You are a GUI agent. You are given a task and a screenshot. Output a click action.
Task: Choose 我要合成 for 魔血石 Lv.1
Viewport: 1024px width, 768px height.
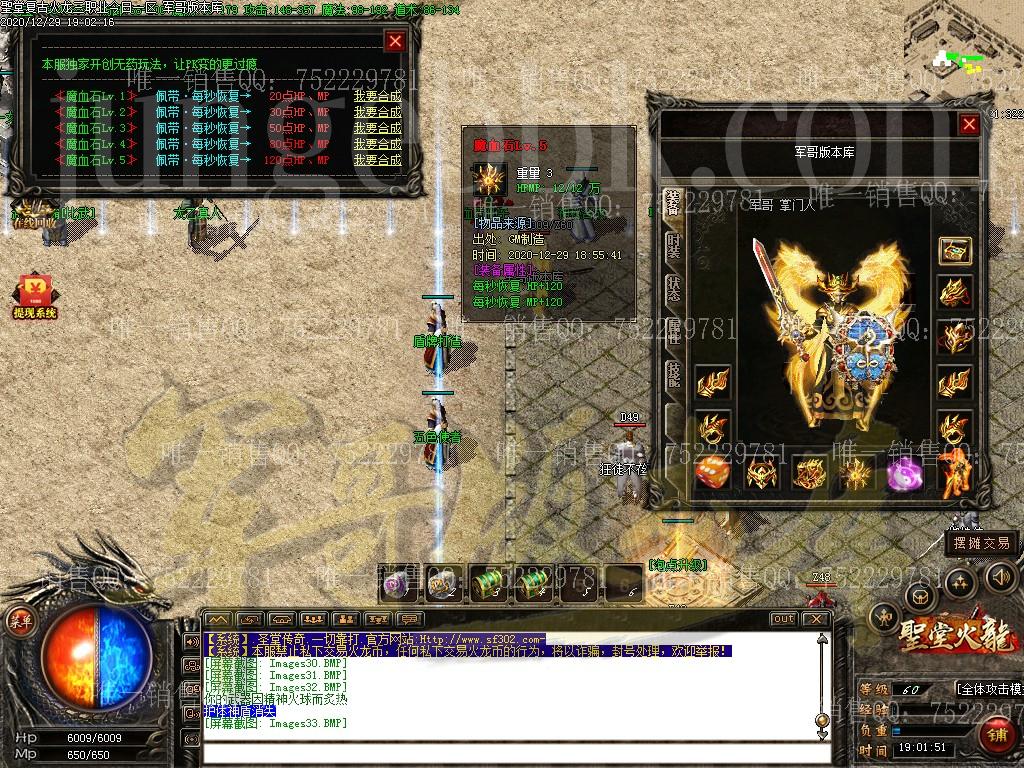click(377, 96)
